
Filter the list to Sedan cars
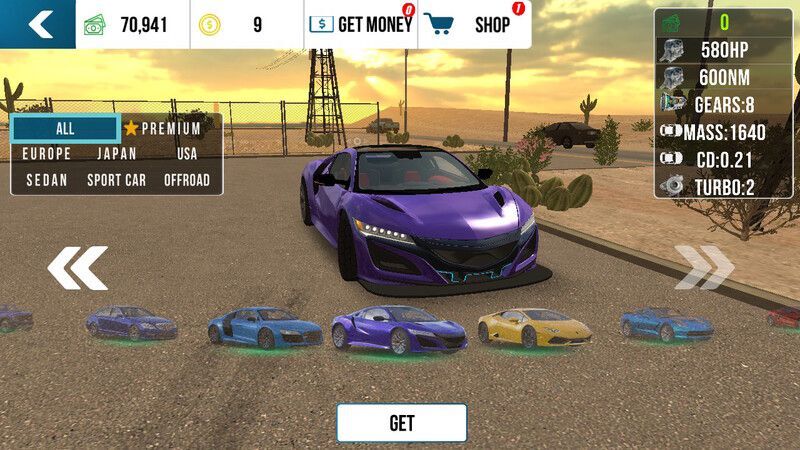click(x=47, y=180)
